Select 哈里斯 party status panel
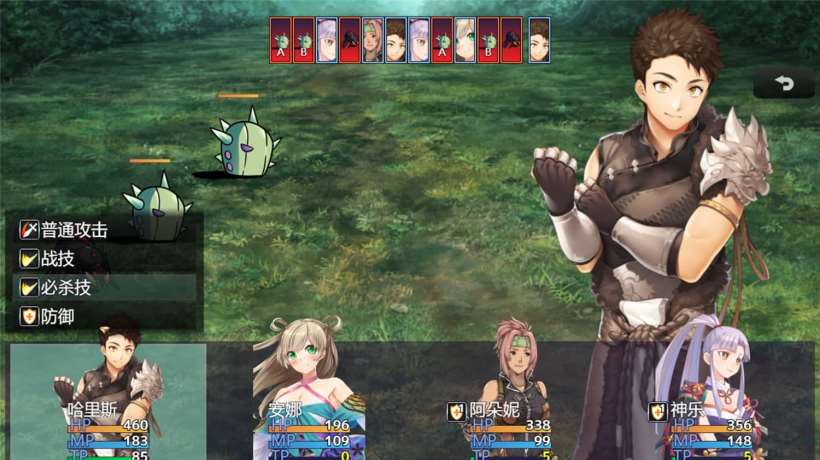Viewport: 820px width, 460px height. [108, 402]
